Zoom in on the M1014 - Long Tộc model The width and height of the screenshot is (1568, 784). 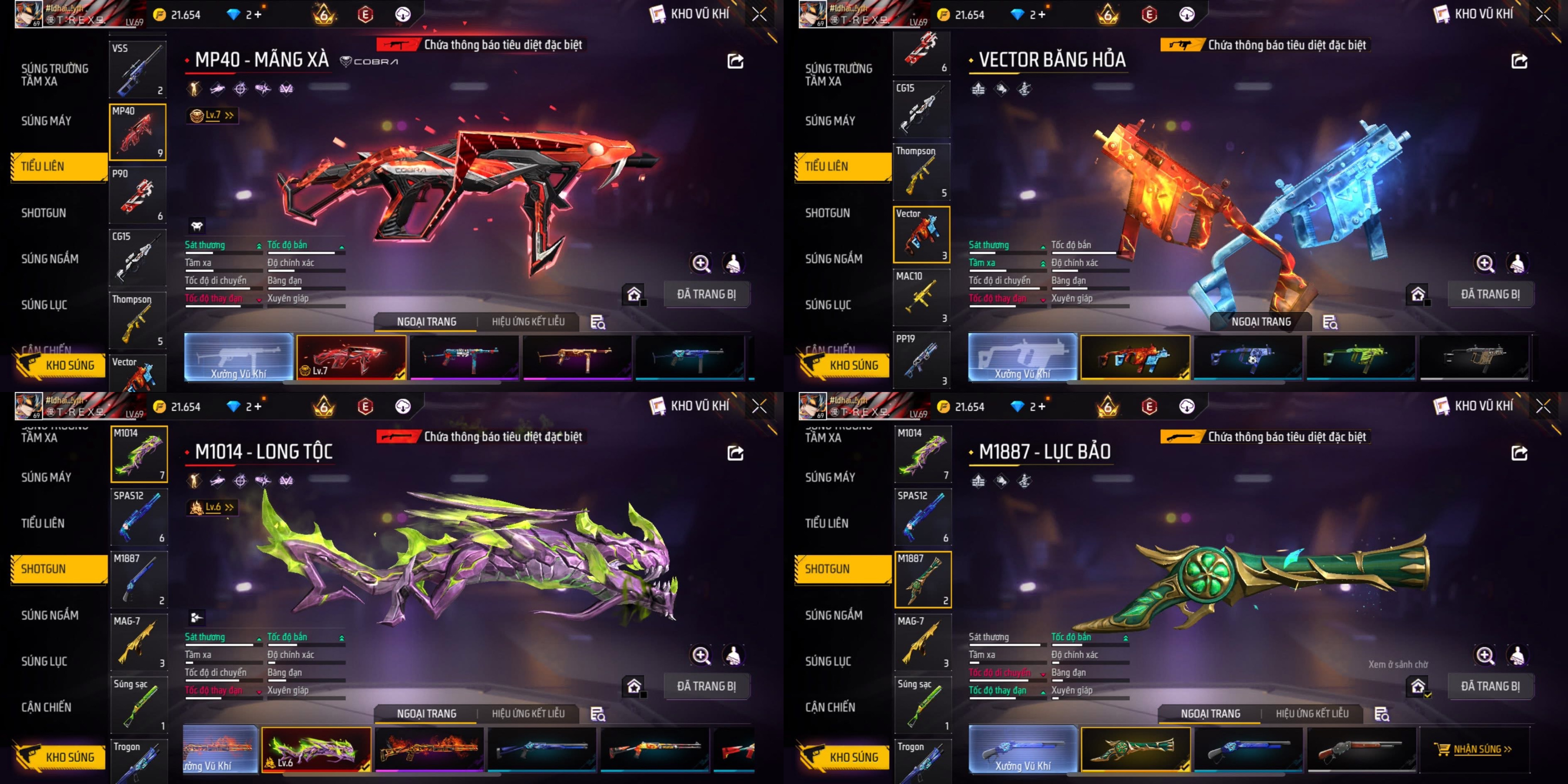click(701, 655)
